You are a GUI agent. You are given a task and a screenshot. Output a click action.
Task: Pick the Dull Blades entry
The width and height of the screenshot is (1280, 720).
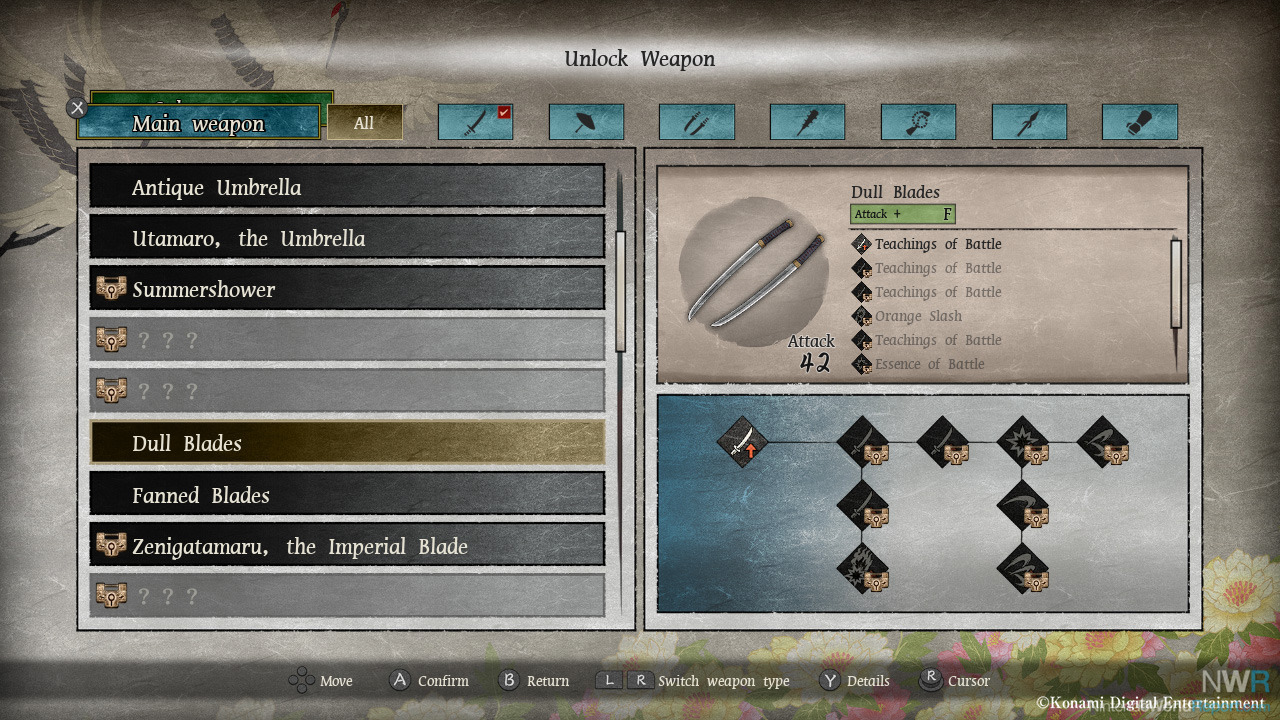tap(347, 443)
